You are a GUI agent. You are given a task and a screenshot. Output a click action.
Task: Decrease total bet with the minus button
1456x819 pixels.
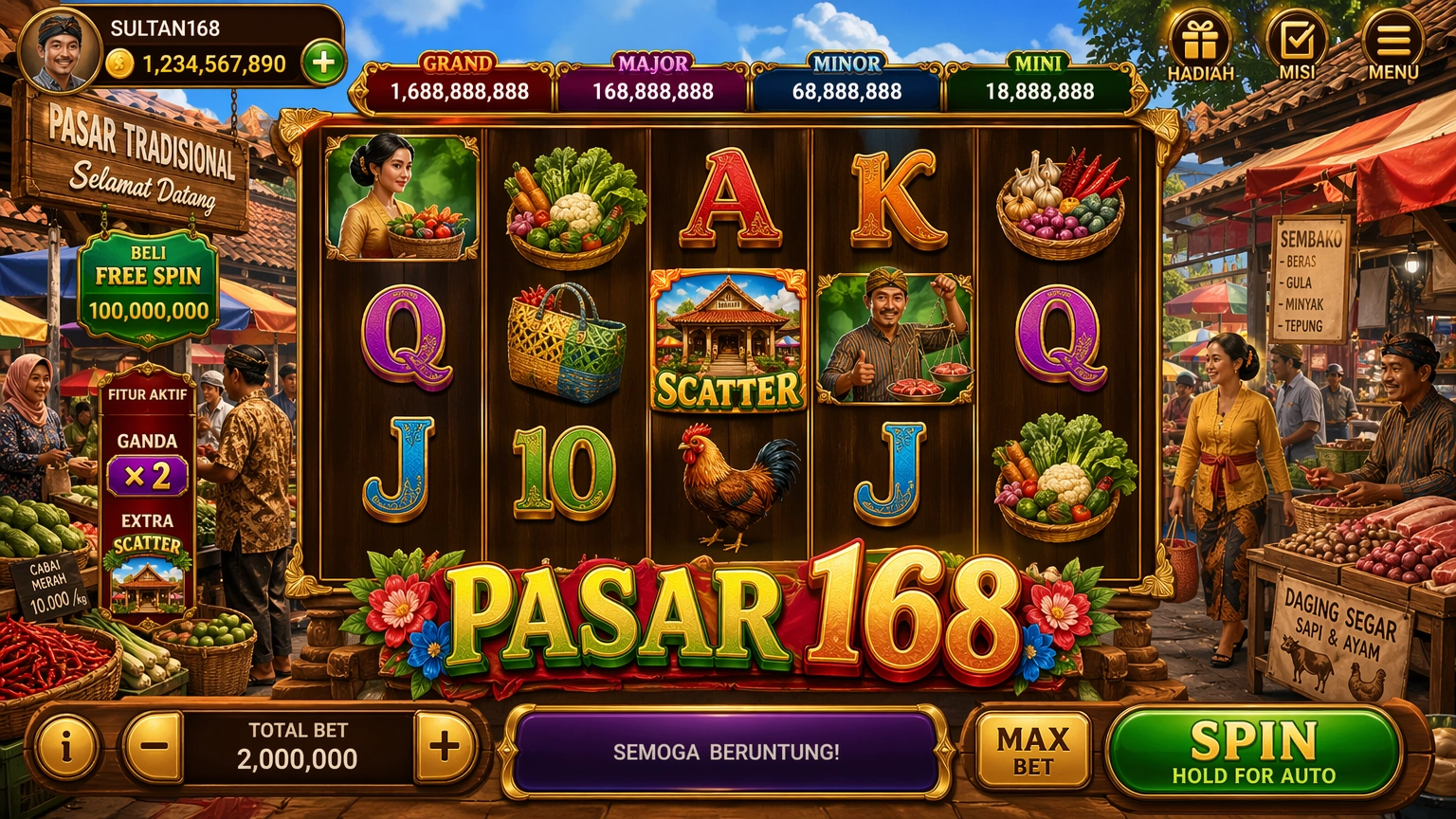click(154, 747)
